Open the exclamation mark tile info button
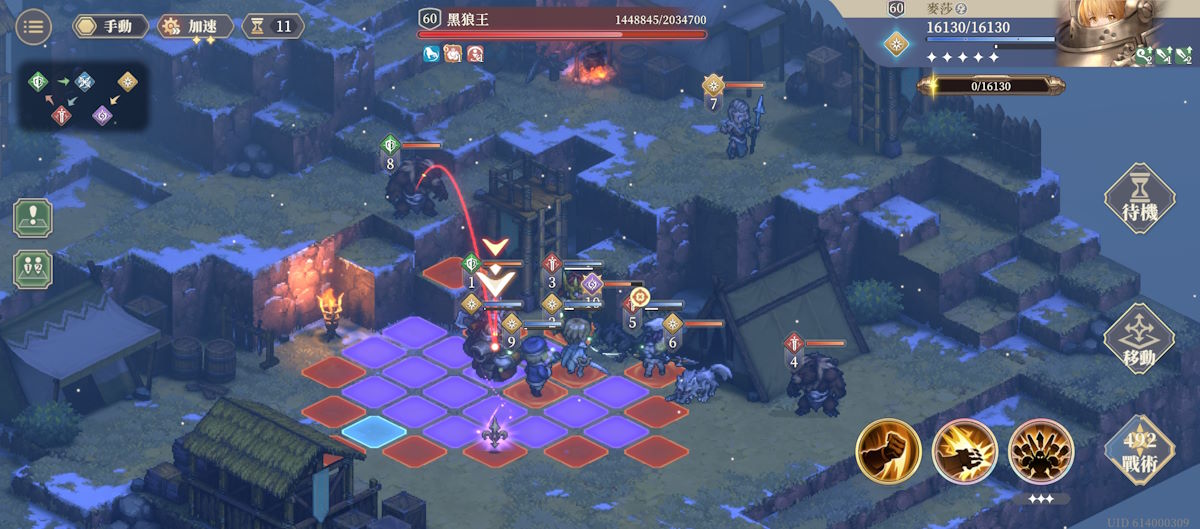1200x529 pixels. [33, 218]
